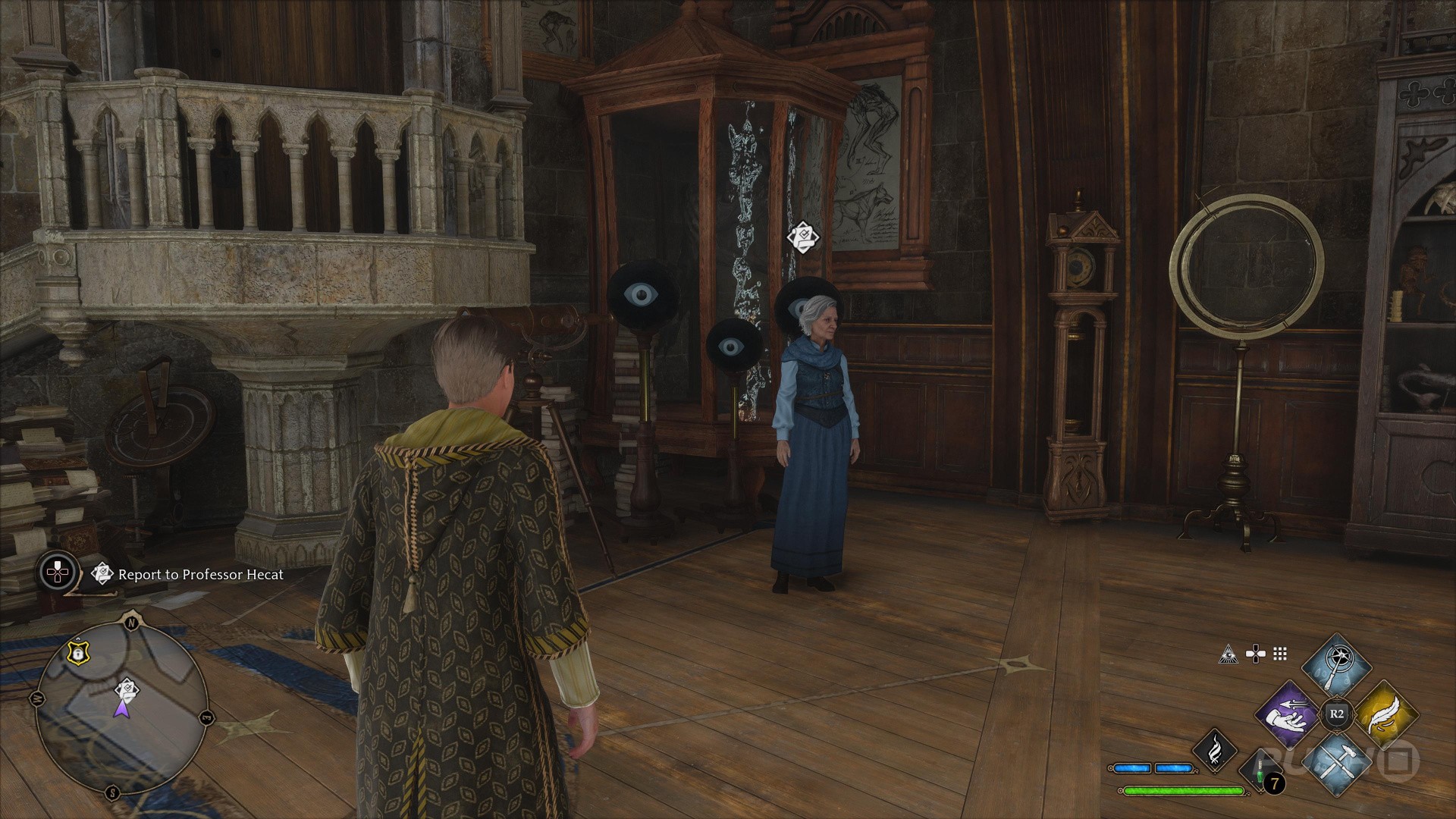Image resolution: width=1456 pixels, height=819 pixels.
Task: Click the ancient magic triangle icon
Action: pos(1230,654)
